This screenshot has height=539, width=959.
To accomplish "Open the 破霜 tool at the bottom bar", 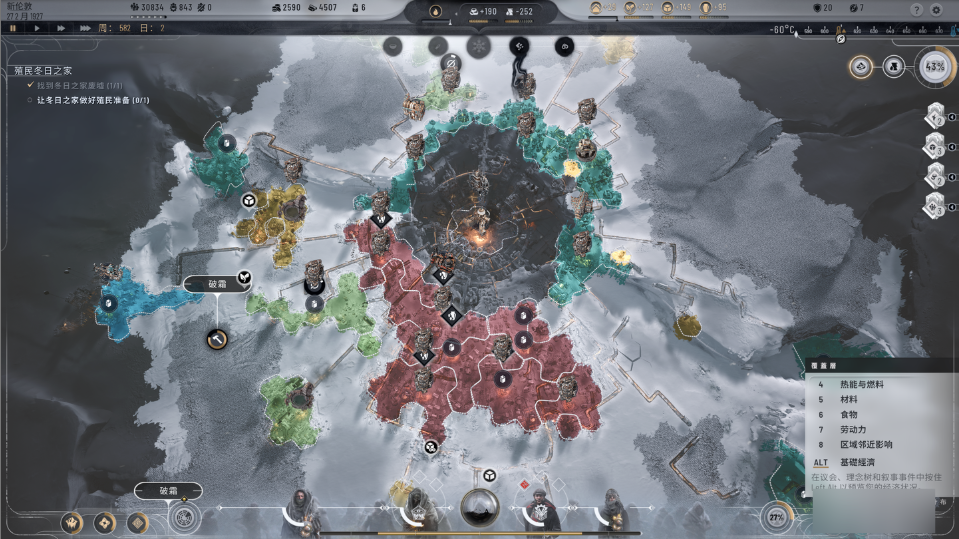I will (168, 491).
